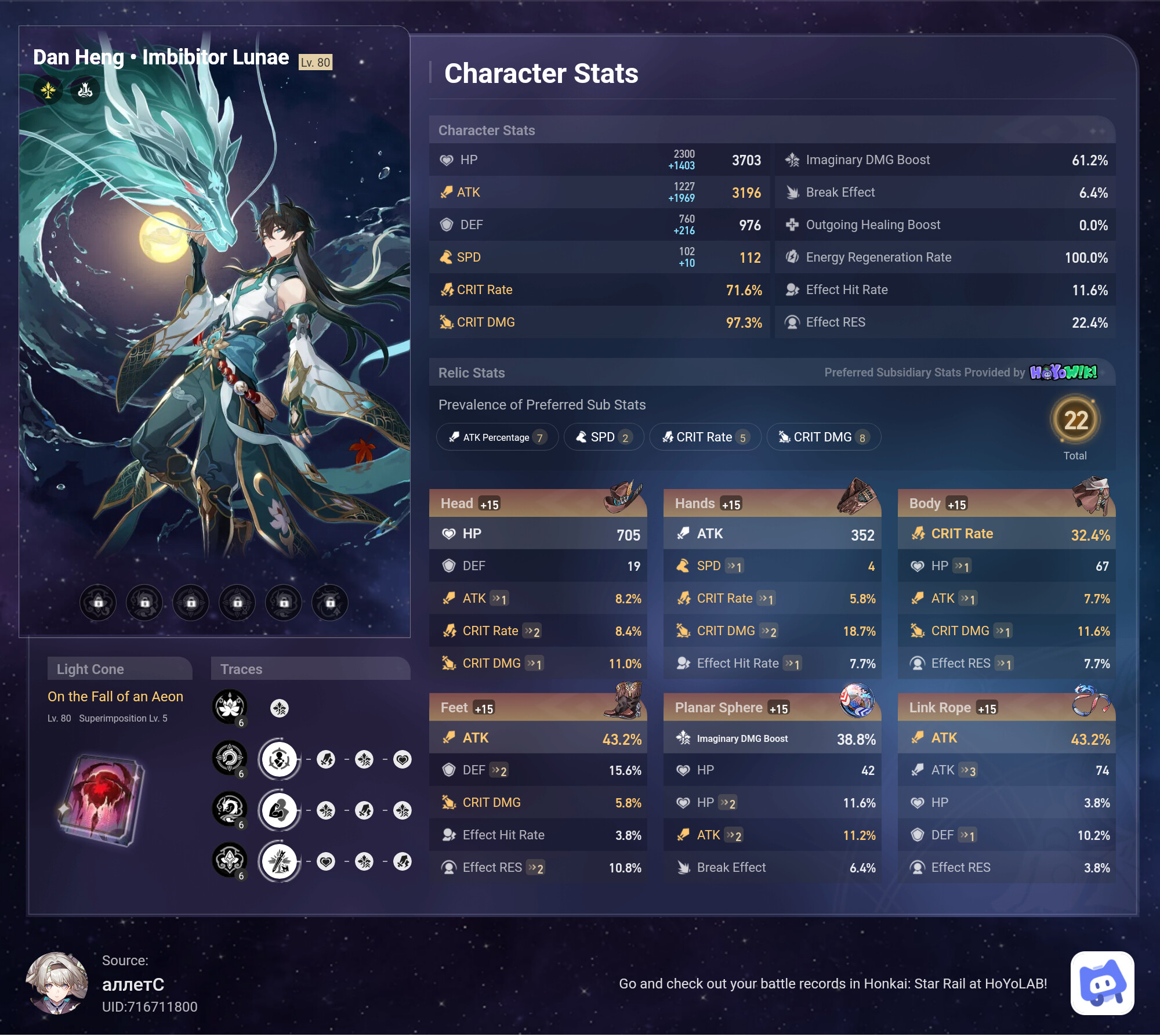This screenshot has width=1160, height=1036.
Task: Show the Imaginary element icon under the name
Action: [x=48, y=90]
